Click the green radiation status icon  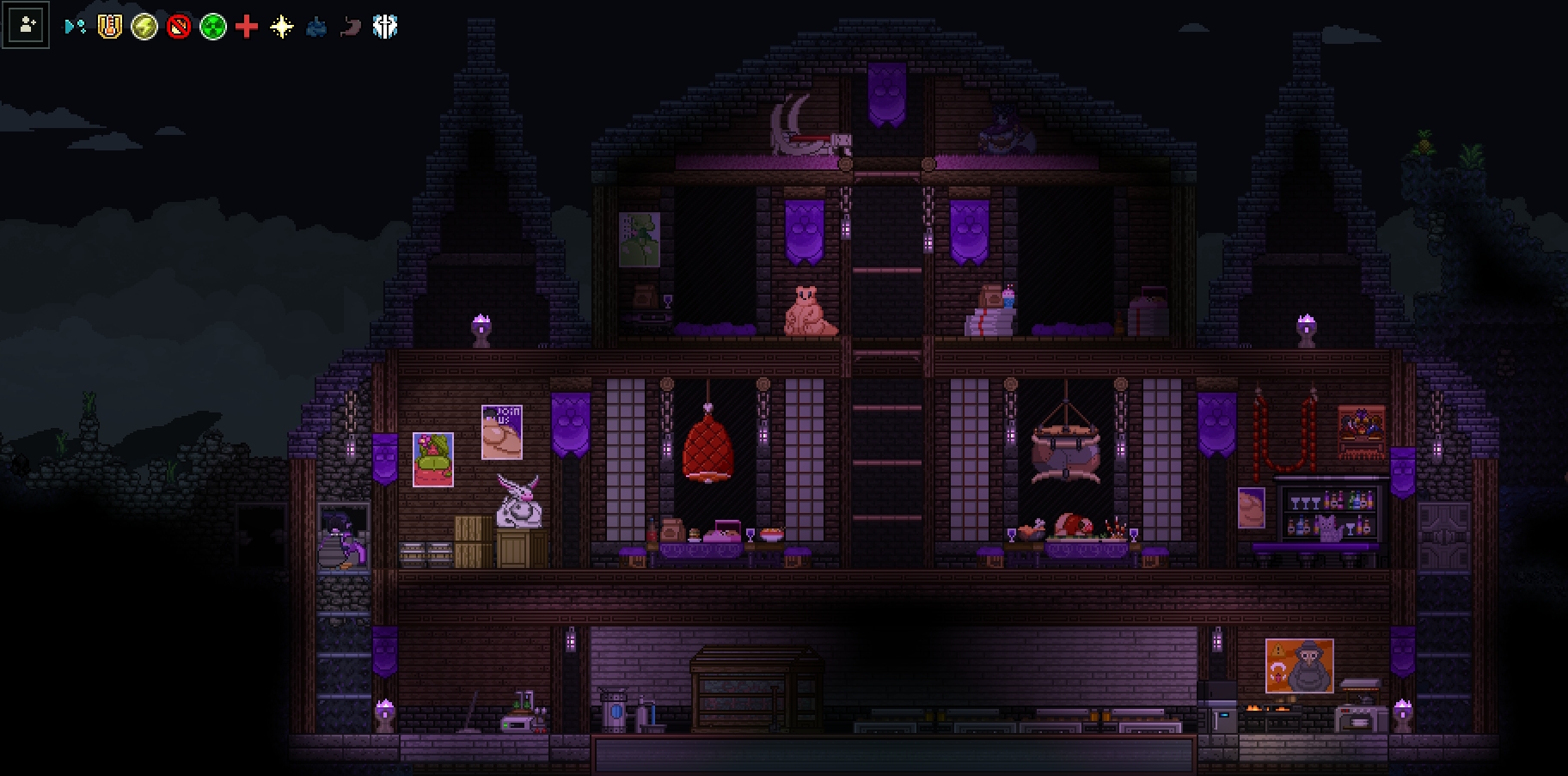212,27
